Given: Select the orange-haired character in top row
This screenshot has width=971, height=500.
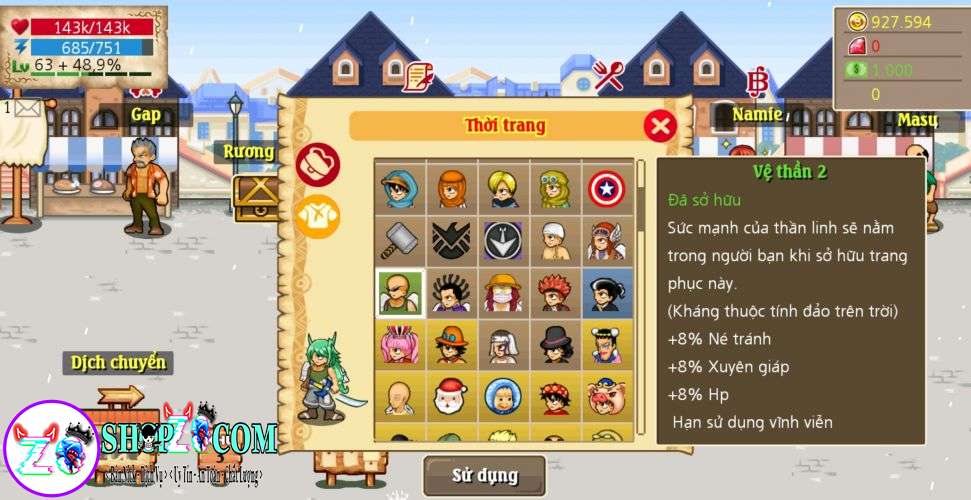Looking at the screenshot, I should [451, 188].
